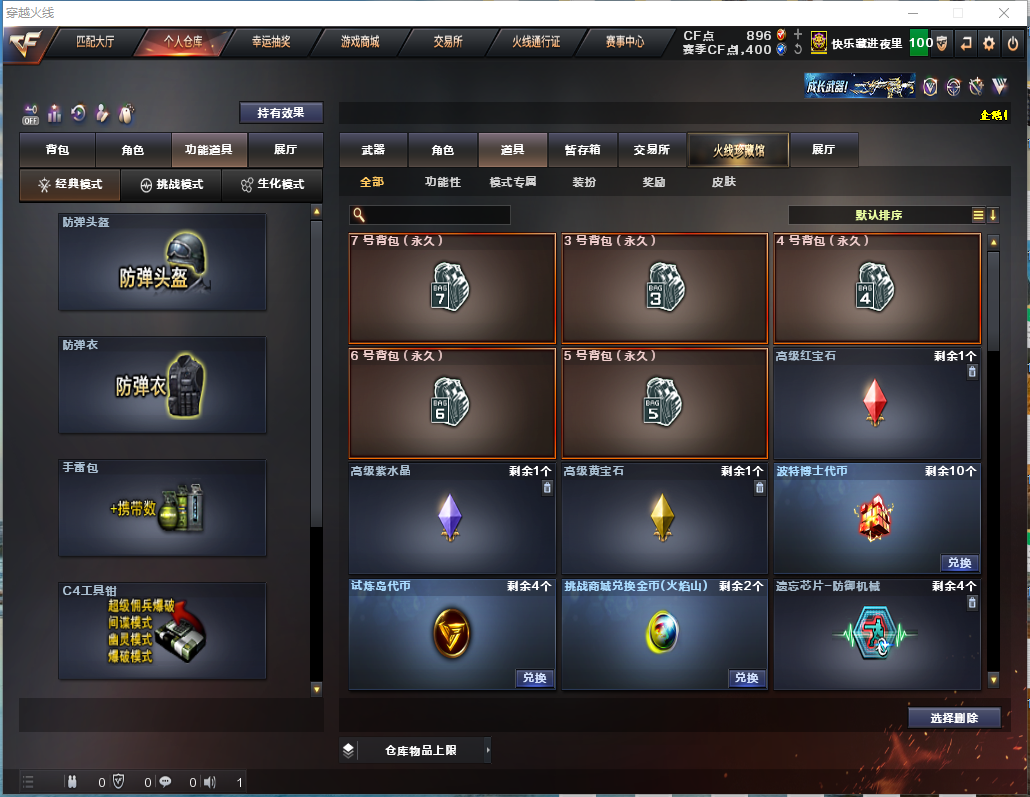Click the 选择删除 button
This screenshot has width=1030, height=797.
(954, 718)
